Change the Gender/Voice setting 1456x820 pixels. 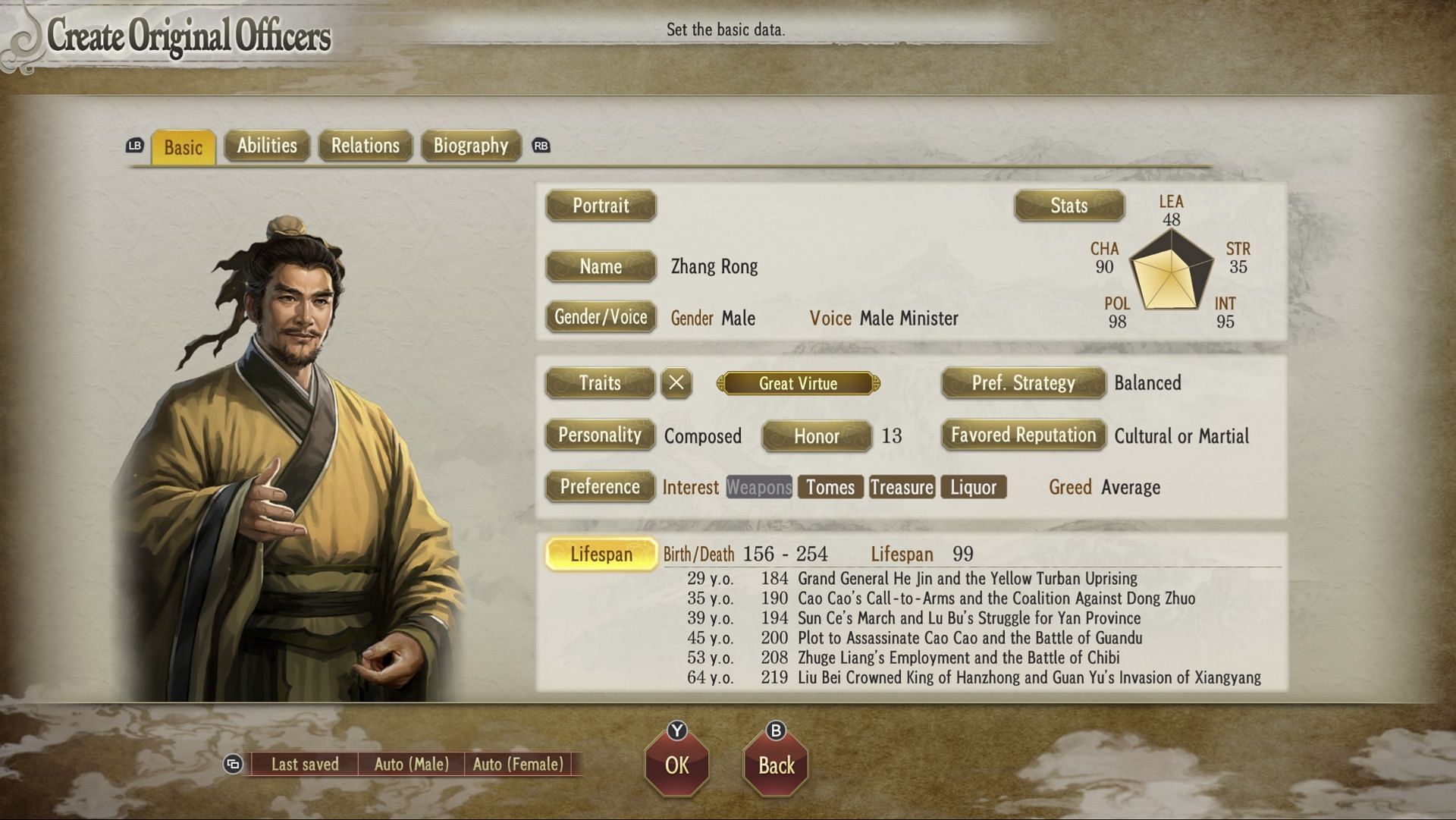pyautogui.click(x=601, y=317)
